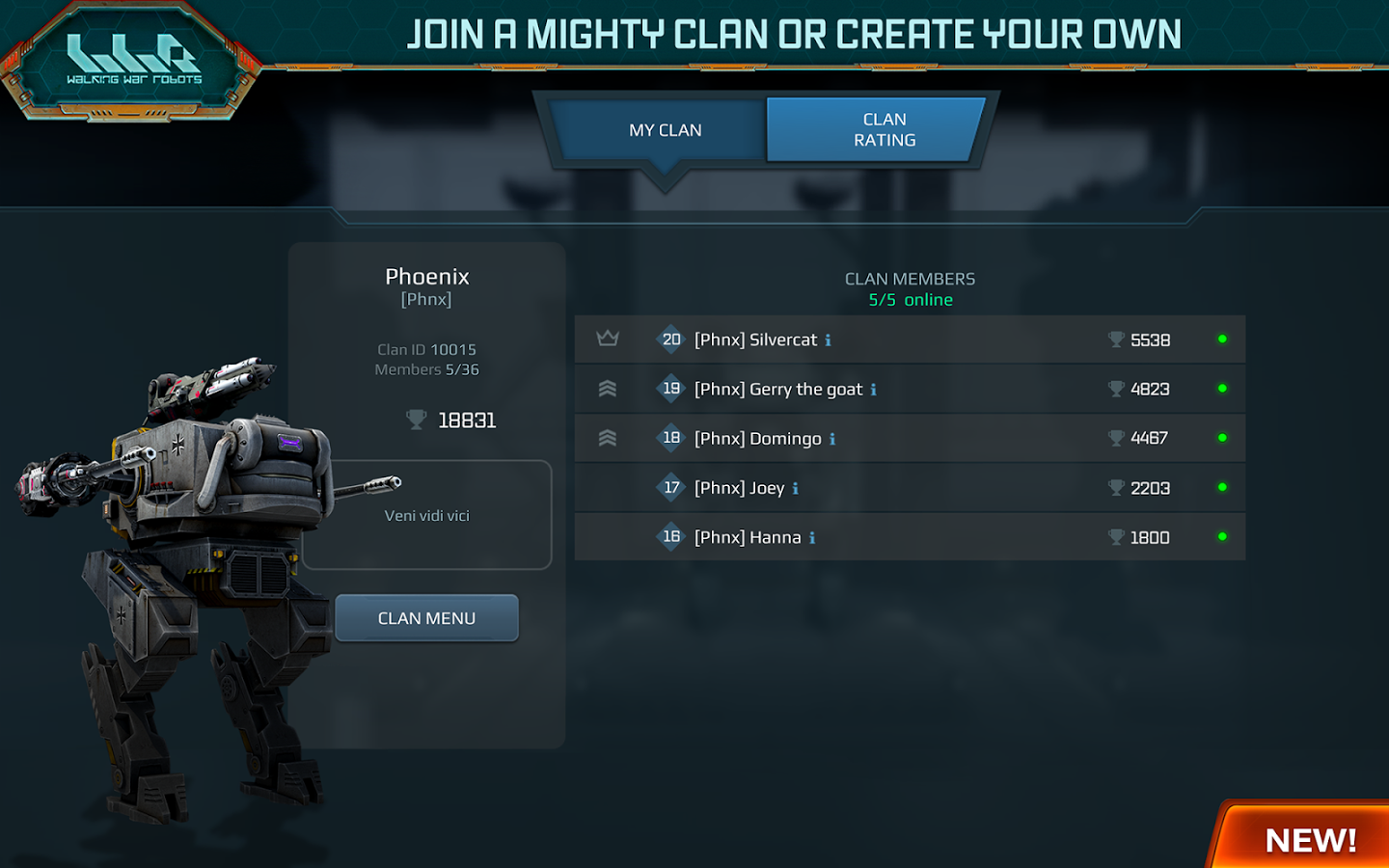Tap the info icon next to Hanna

812,538
